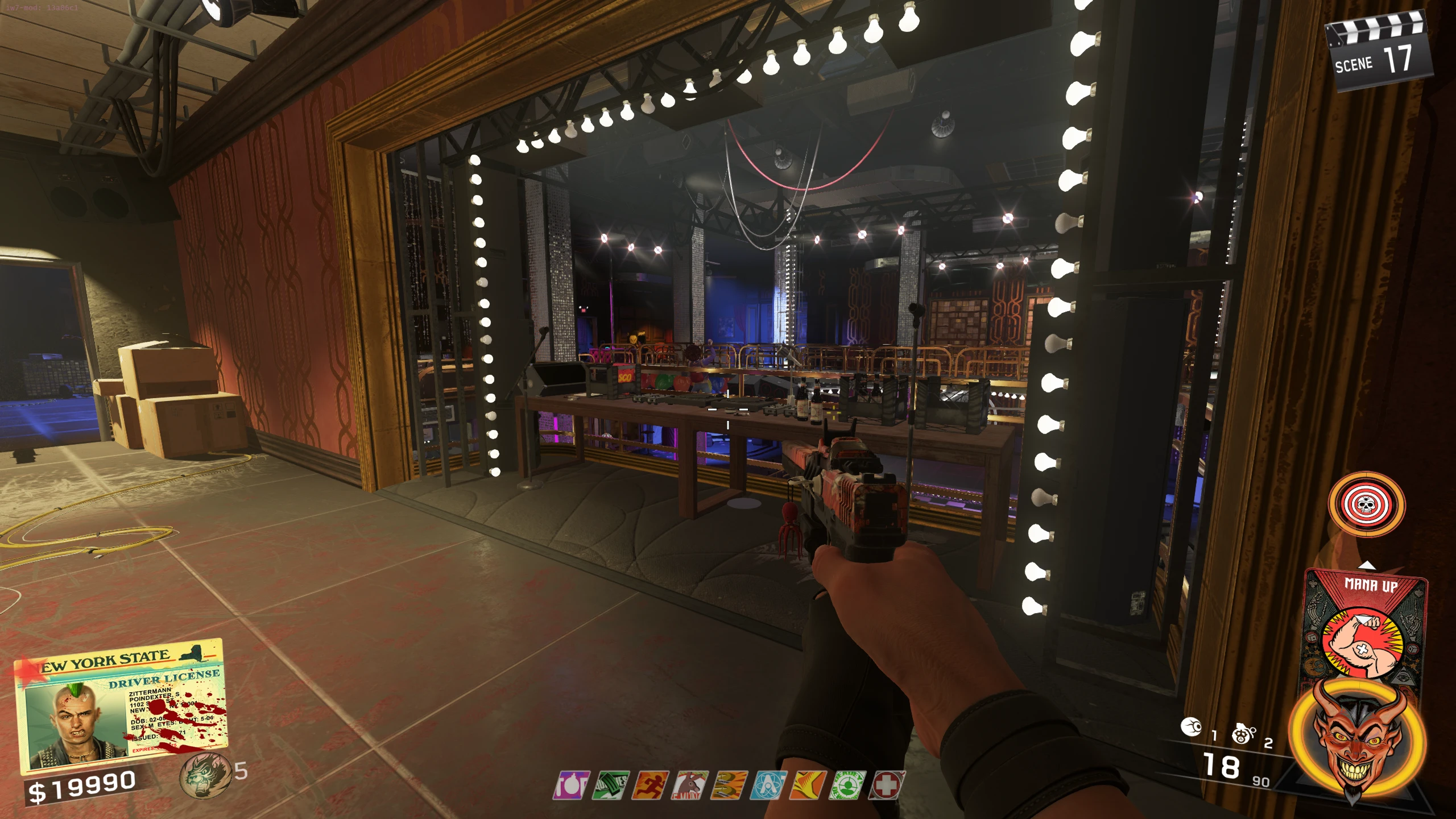
Task: Choose the green Deadeye Dewdrops crosshair perk
Action: (x=847, y=785)
